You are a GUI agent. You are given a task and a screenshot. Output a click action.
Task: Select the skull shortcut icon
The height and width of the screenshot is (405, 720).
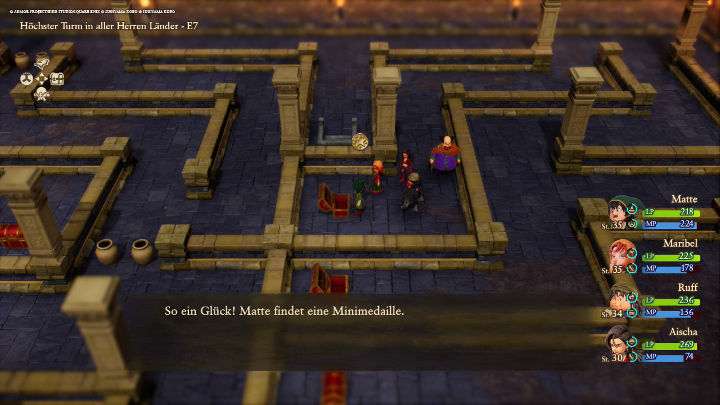(x=42, y=94)
